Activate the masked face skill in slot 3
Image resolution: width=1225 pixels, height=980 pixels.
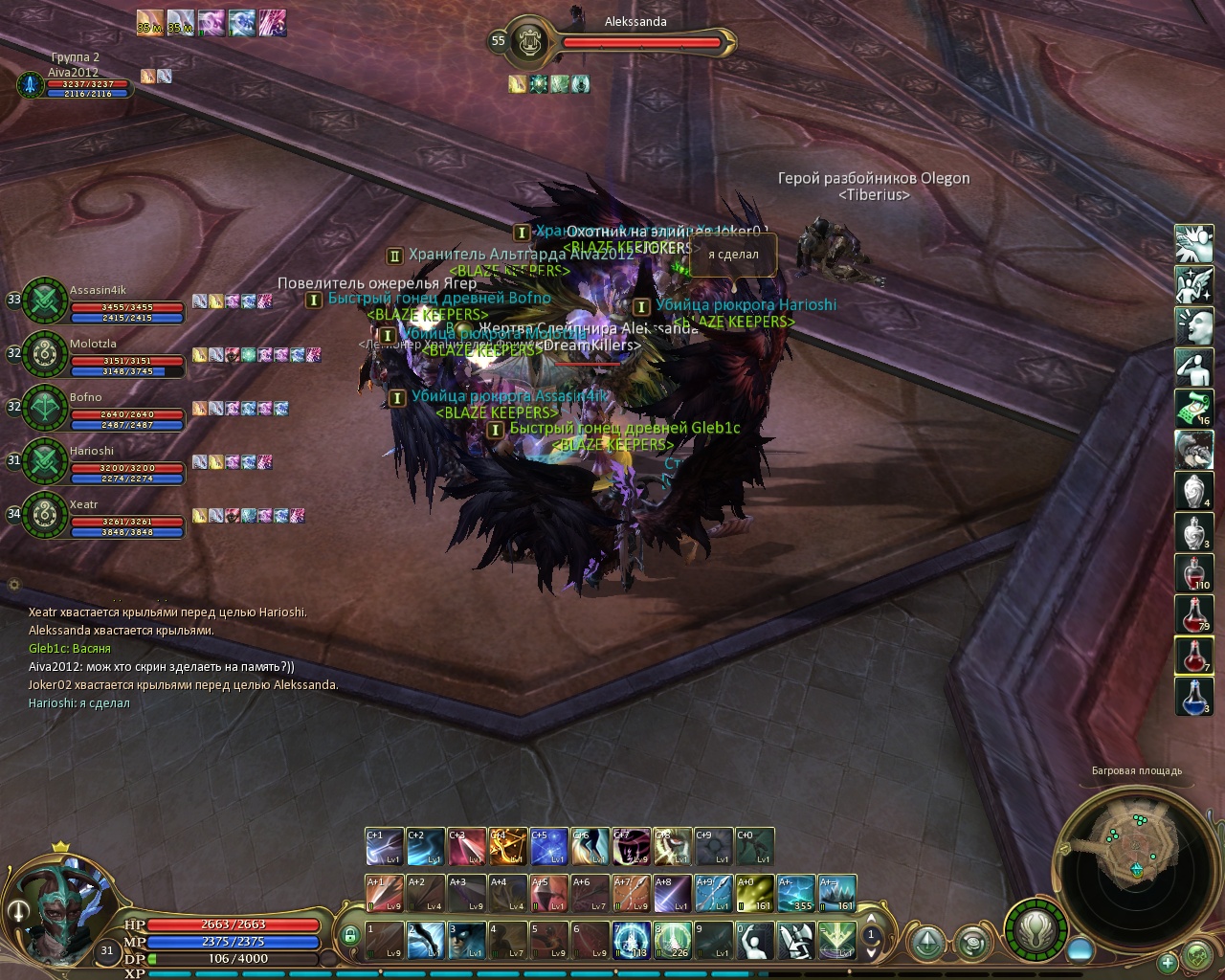[467, 940]
